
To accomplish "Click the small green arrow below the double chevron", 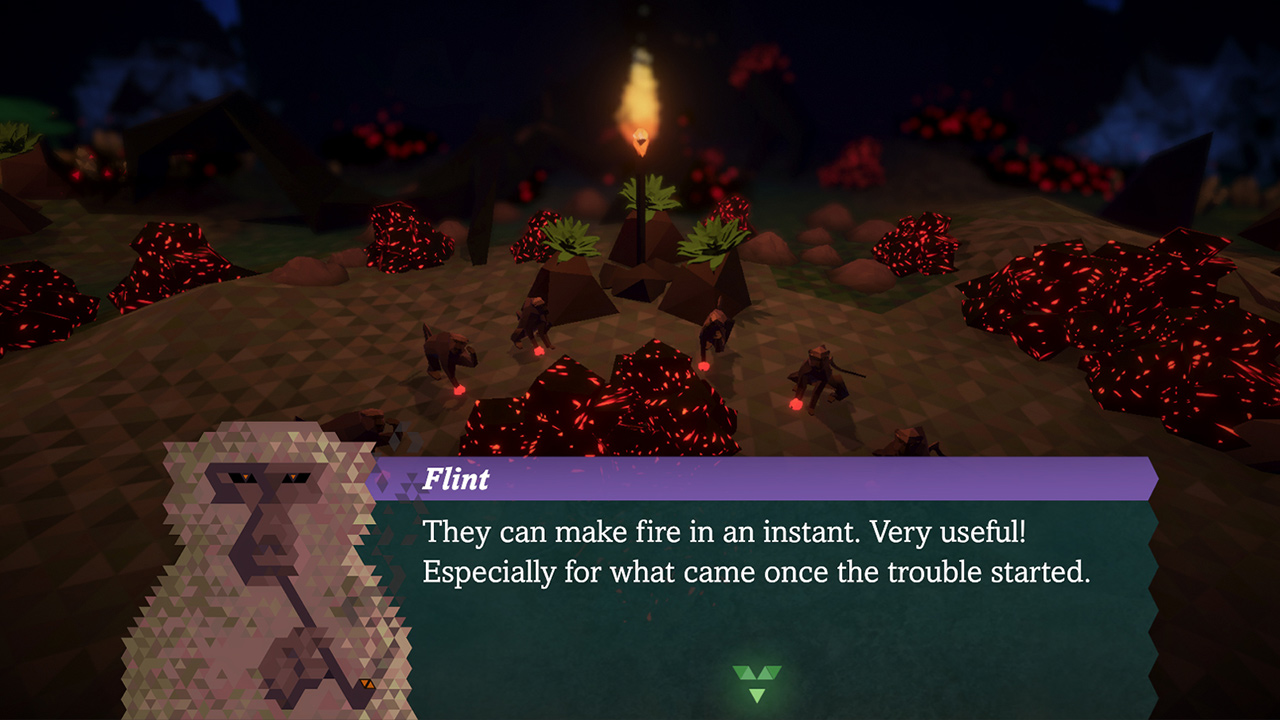I will pos(757,696).
